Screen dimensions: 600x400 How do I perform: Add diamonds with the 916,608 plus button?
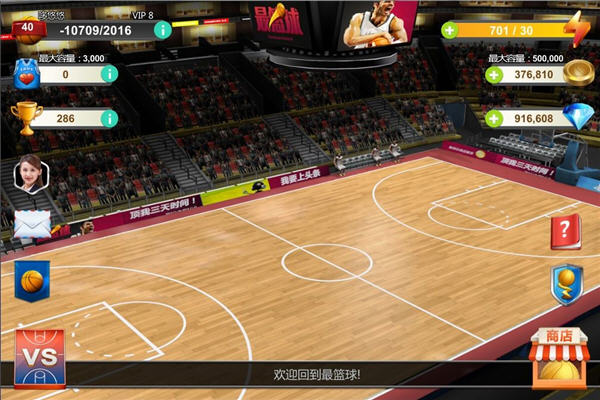pyautogui.click(x=493, y=118)
